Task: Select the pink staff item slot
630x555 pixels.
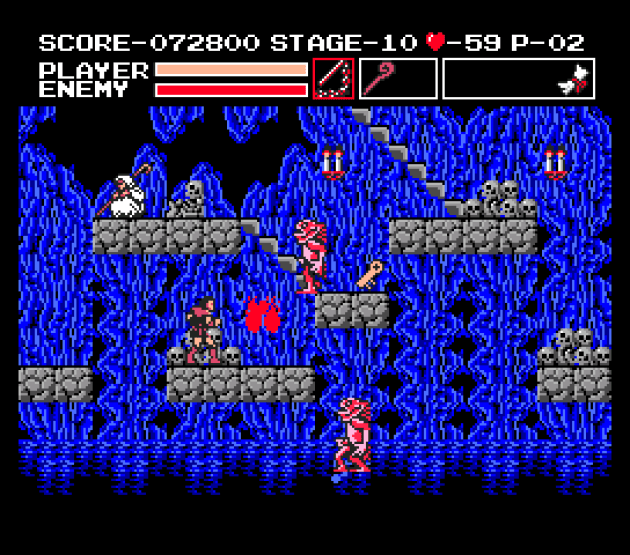Action: tap(397, 78)
